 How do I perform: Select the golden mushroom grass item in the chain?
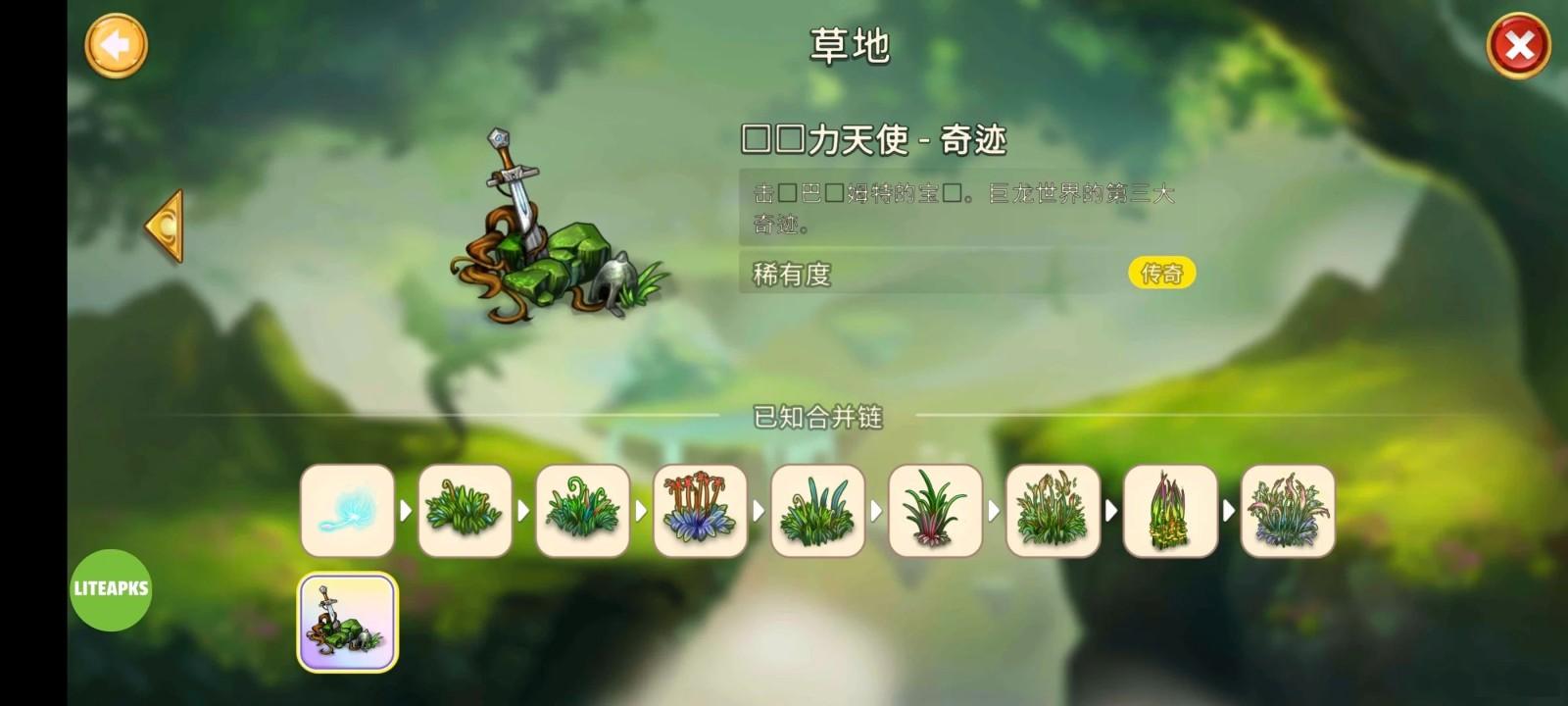[1170, 512]
